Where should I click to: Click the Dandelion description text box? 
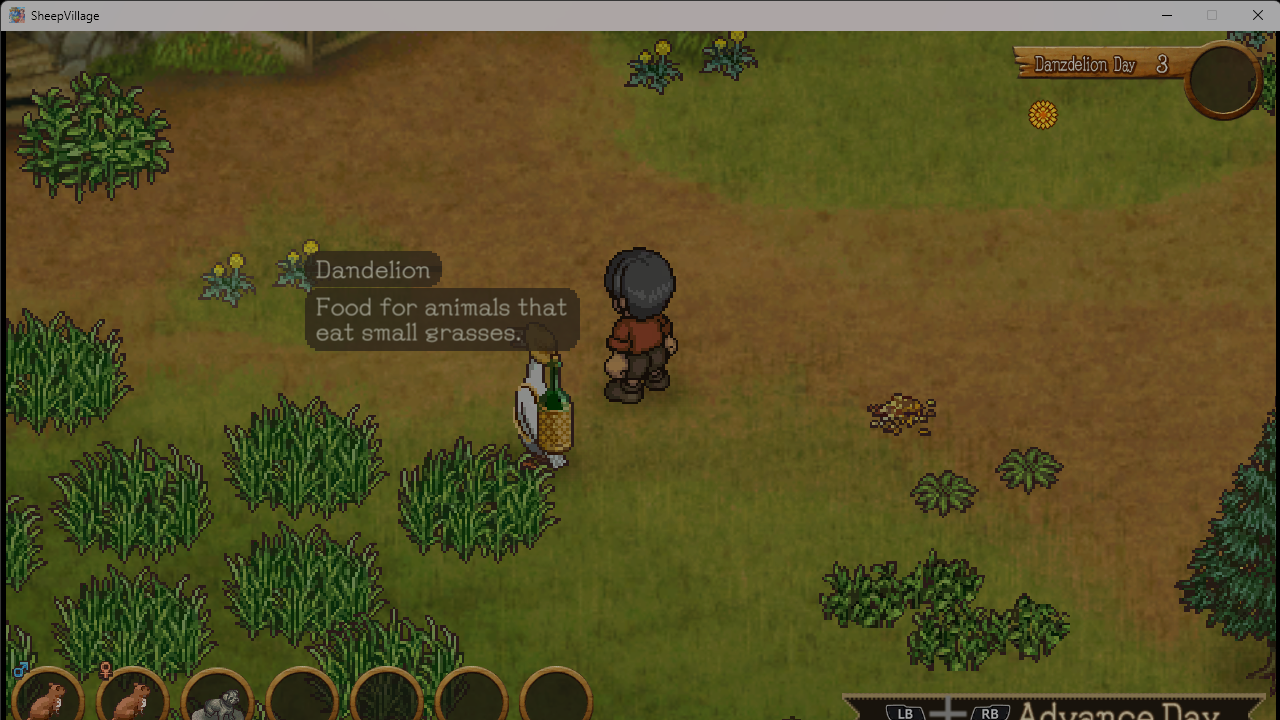(441, 320)
